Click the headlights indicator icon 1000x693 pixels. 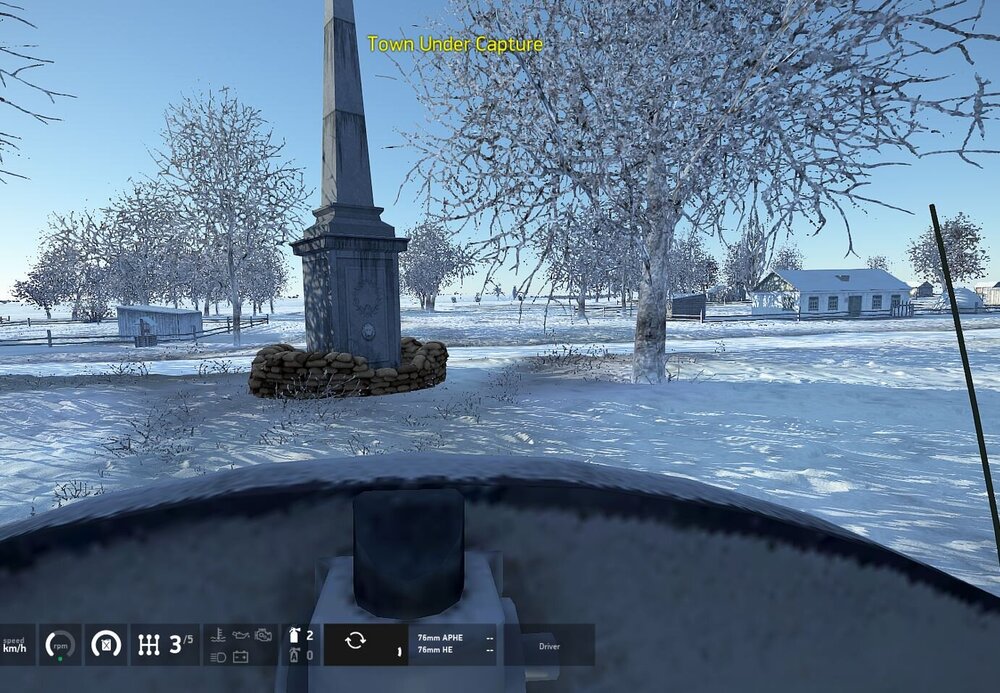click(x=220, y=656)
